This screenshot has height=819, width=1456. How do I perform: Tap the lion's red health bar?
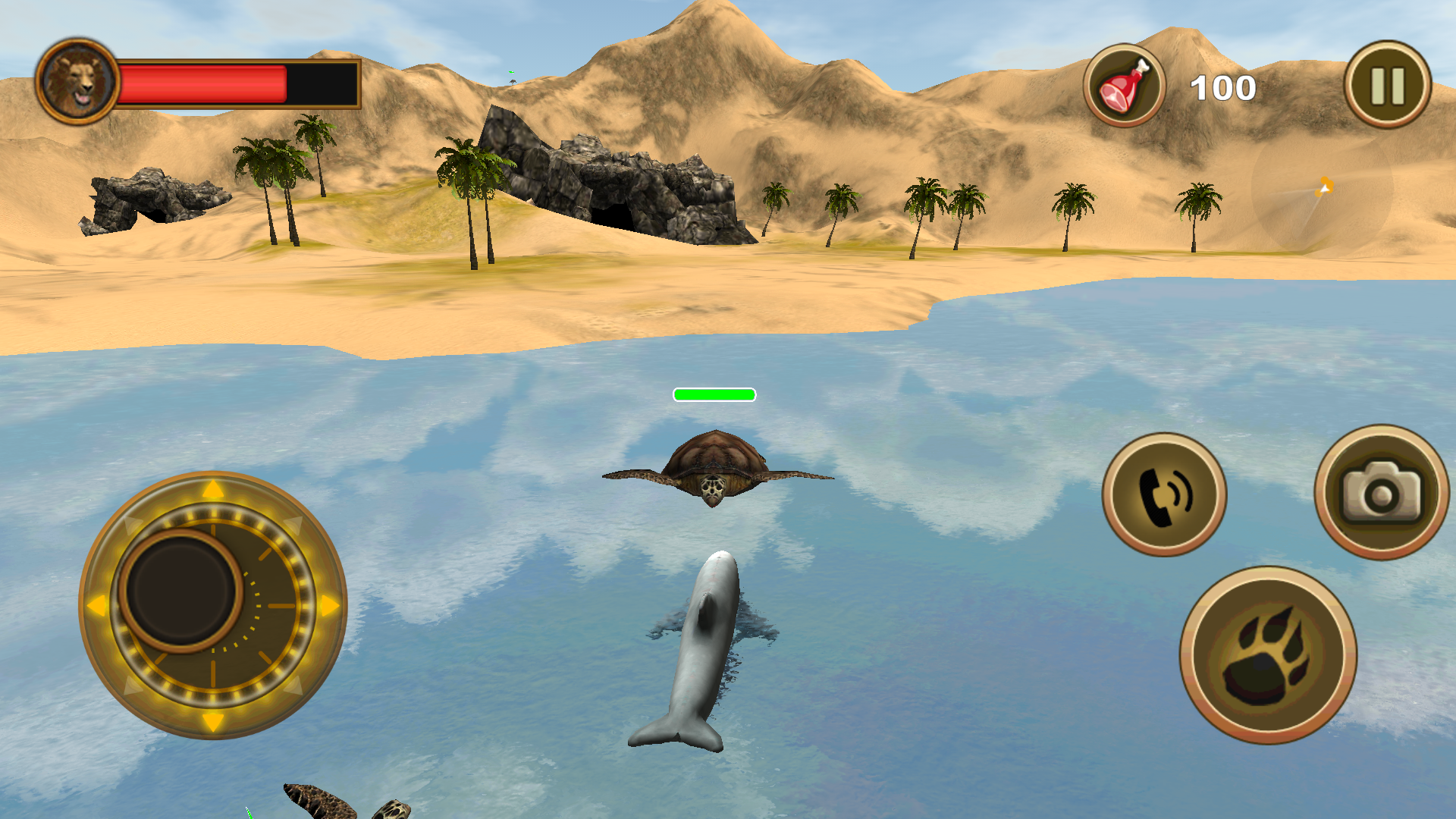pos(205,83)
